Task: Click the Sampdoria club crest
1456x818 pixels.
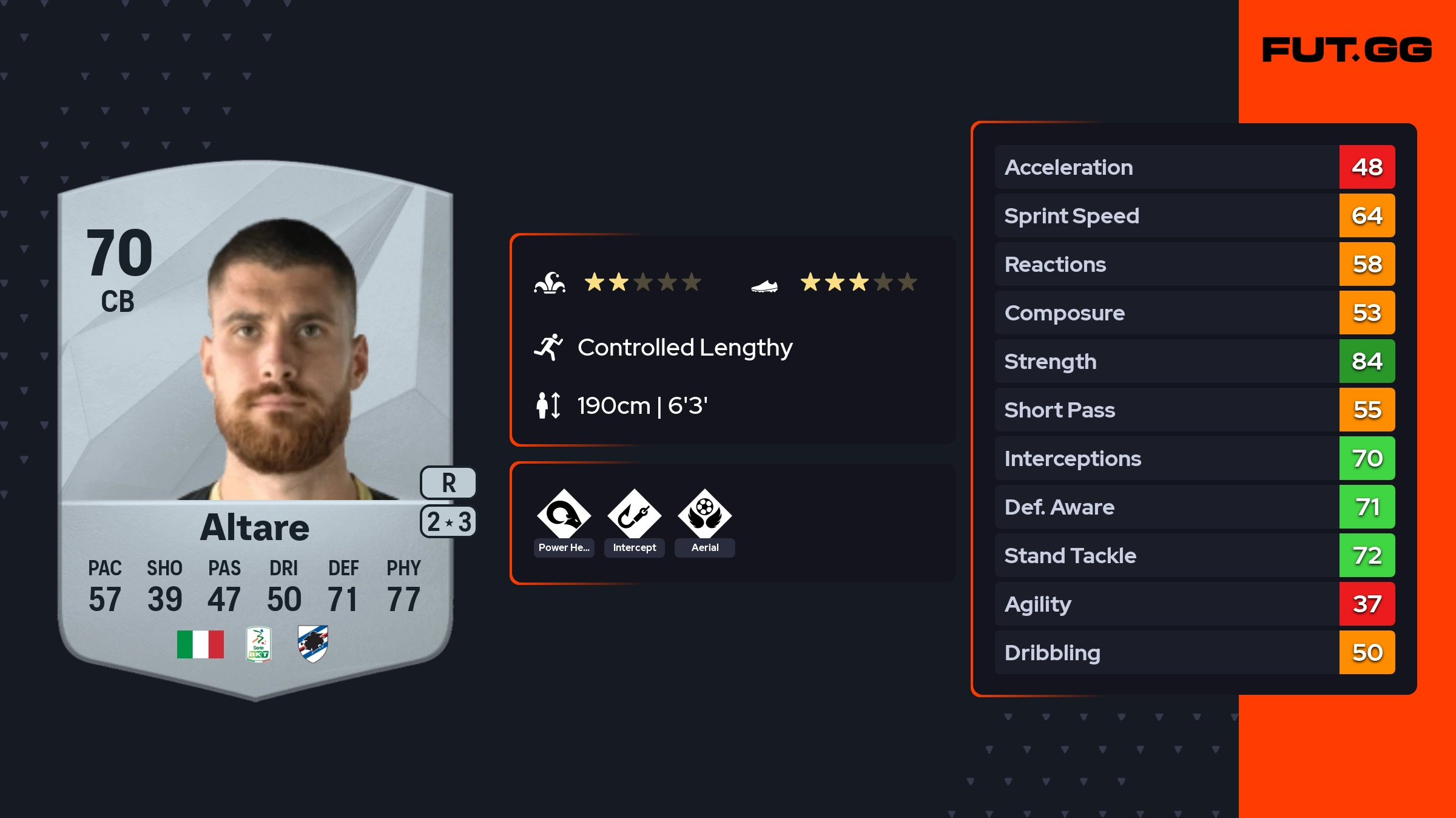Action: click(x=313, y=644)
